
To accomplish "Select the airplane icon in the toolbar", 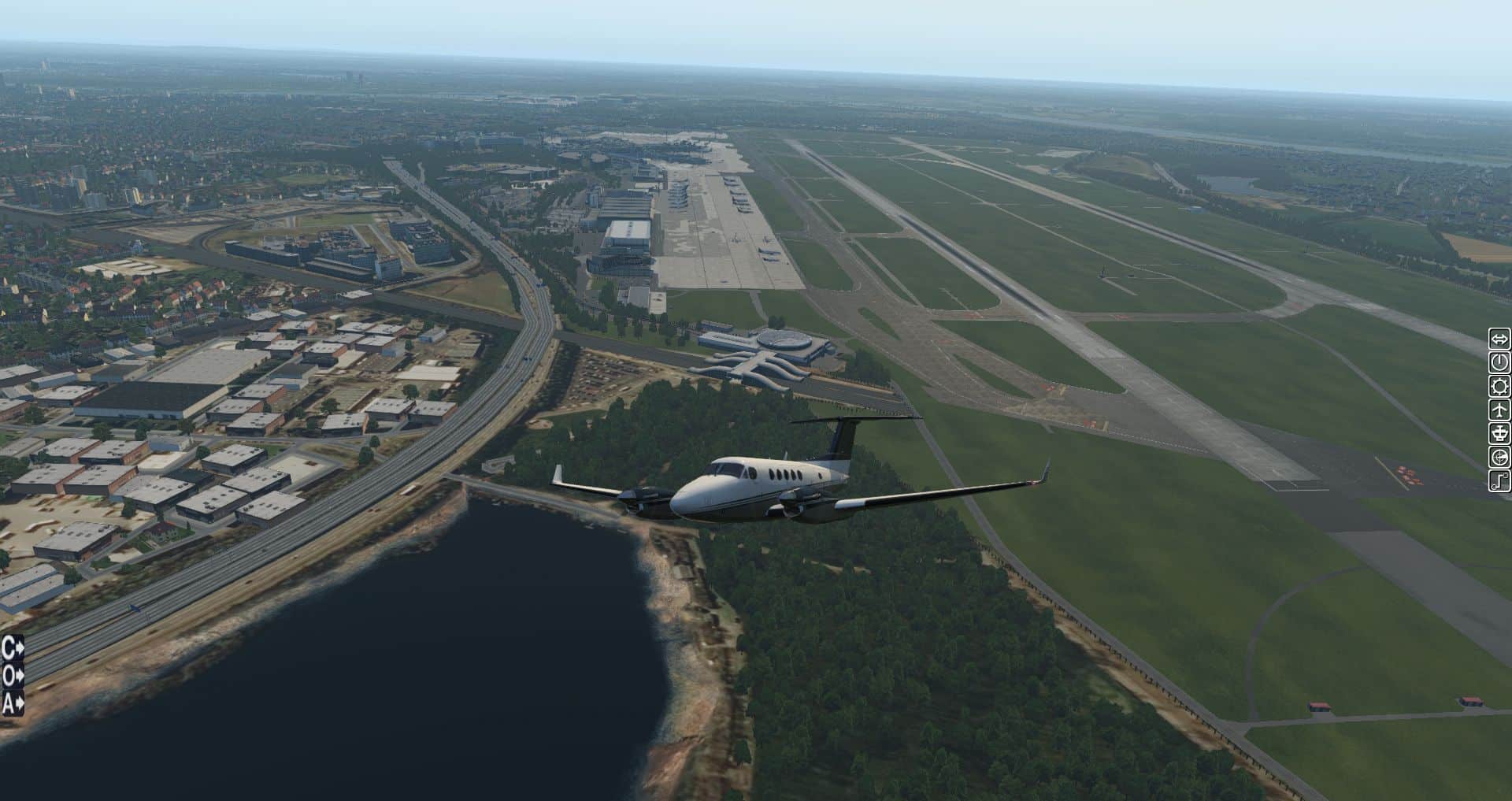I will pyautogui.click(x=1499, y=410).
